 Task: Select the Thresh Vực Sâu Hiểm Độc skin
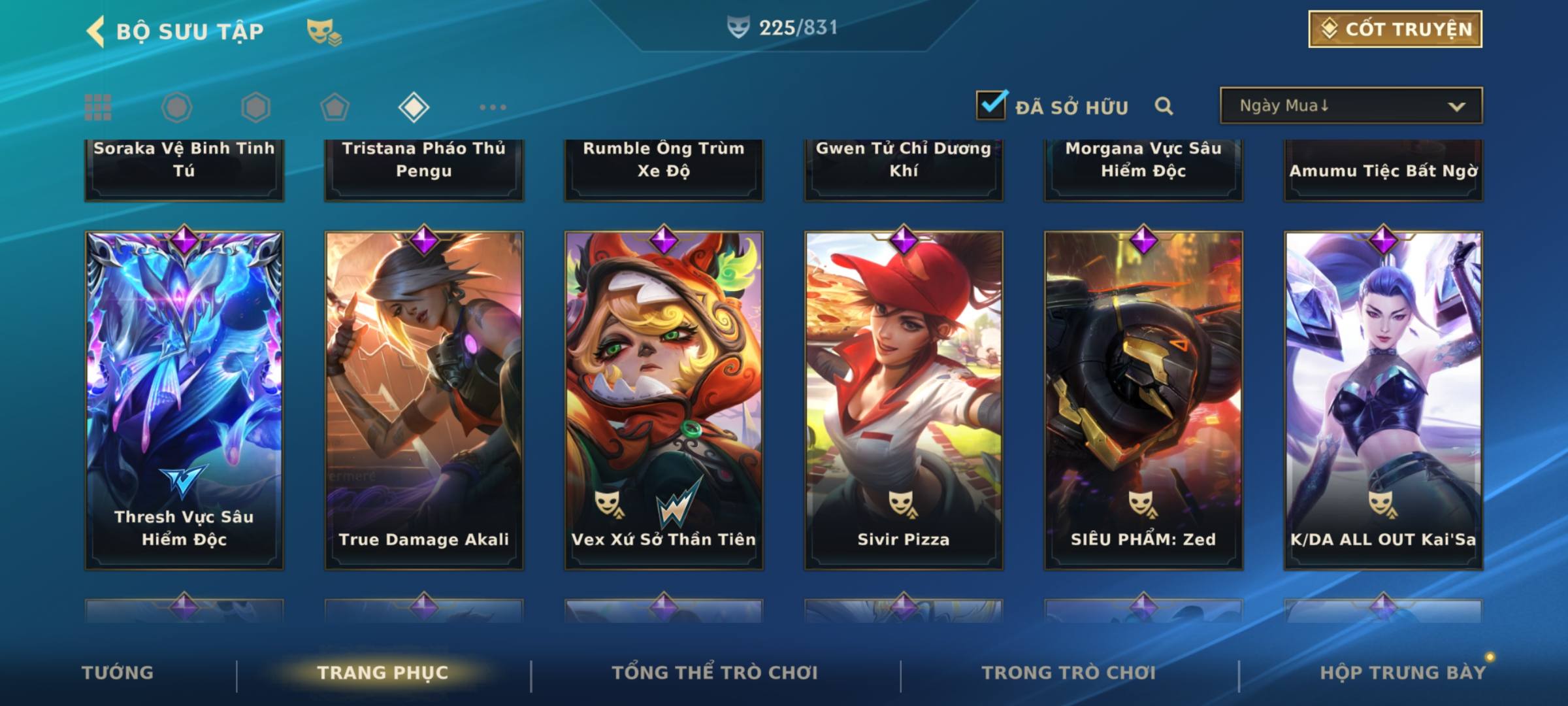tap(184, 400)
